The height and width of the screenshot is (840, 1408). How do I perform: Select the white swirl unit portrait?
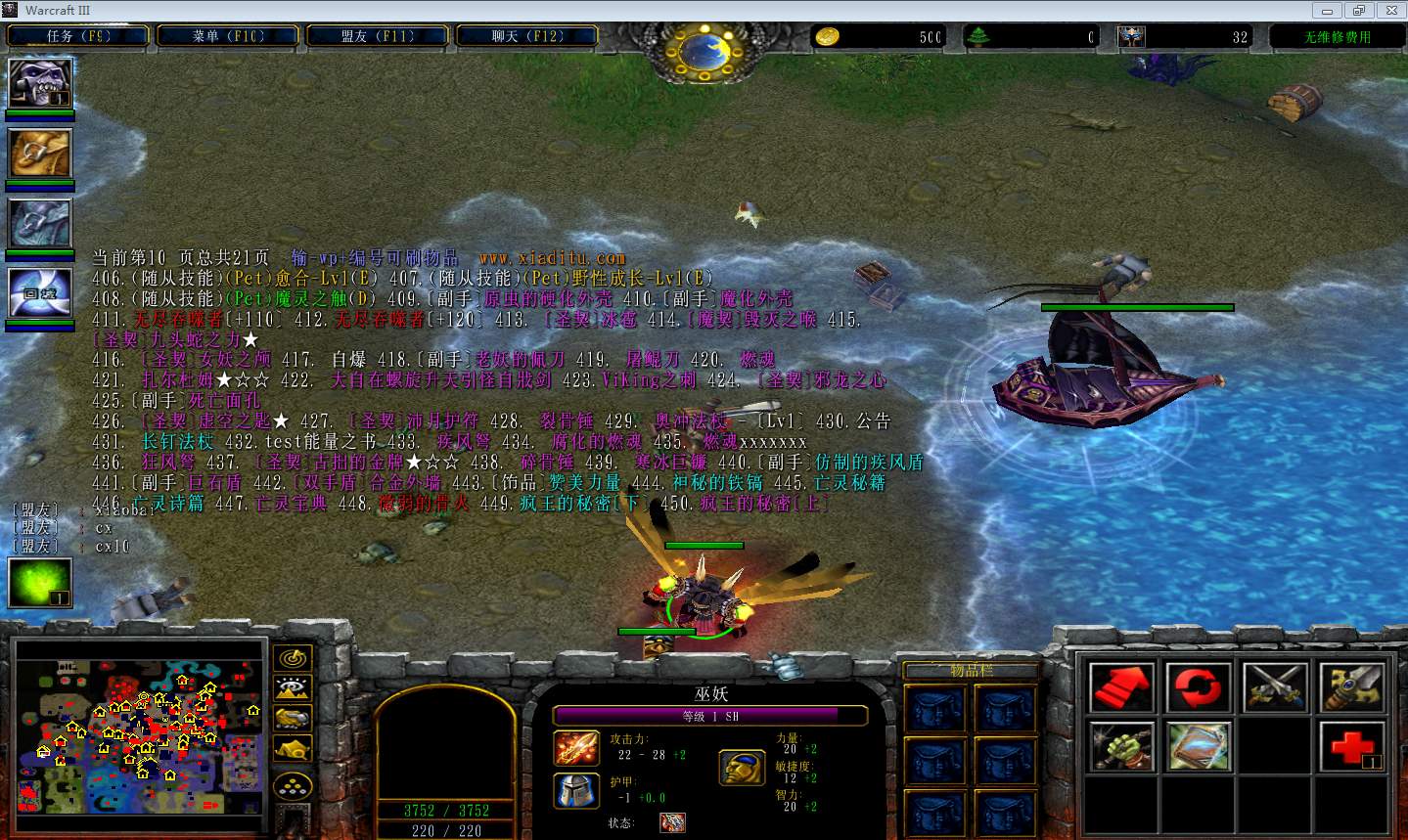(x=40, y=292)
